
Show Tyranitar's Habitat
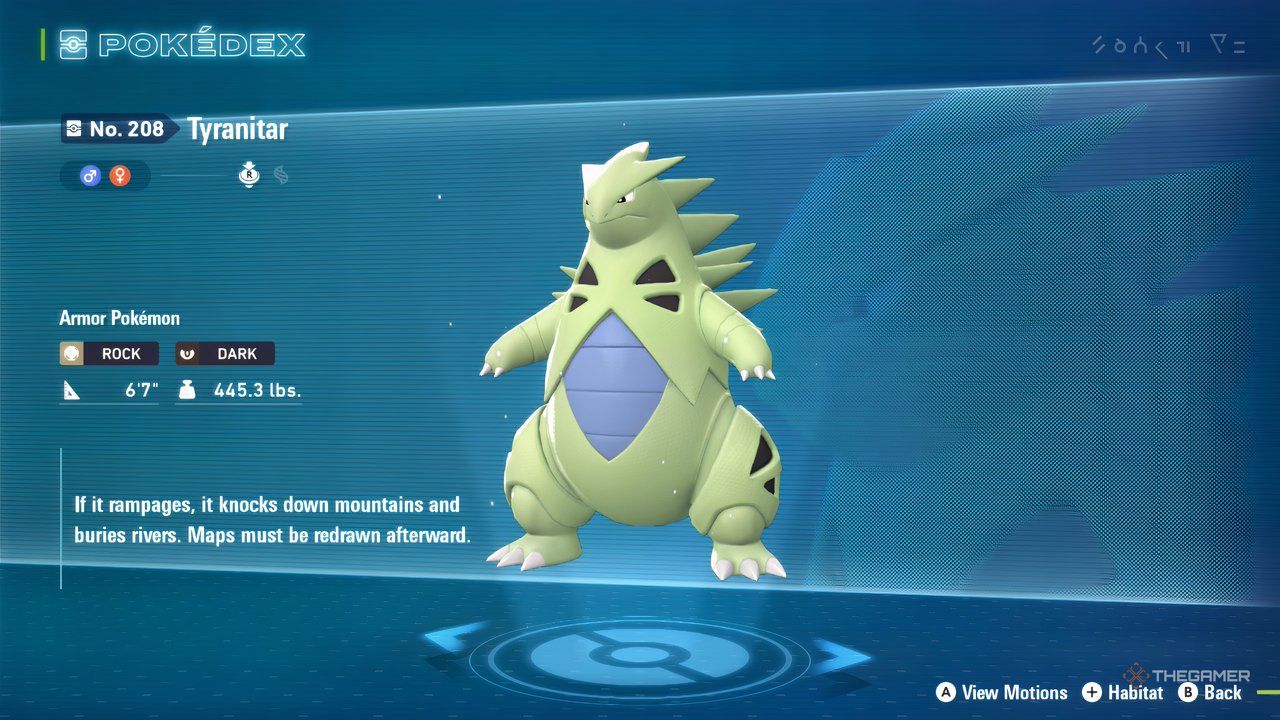click(x=1123, y=692)
